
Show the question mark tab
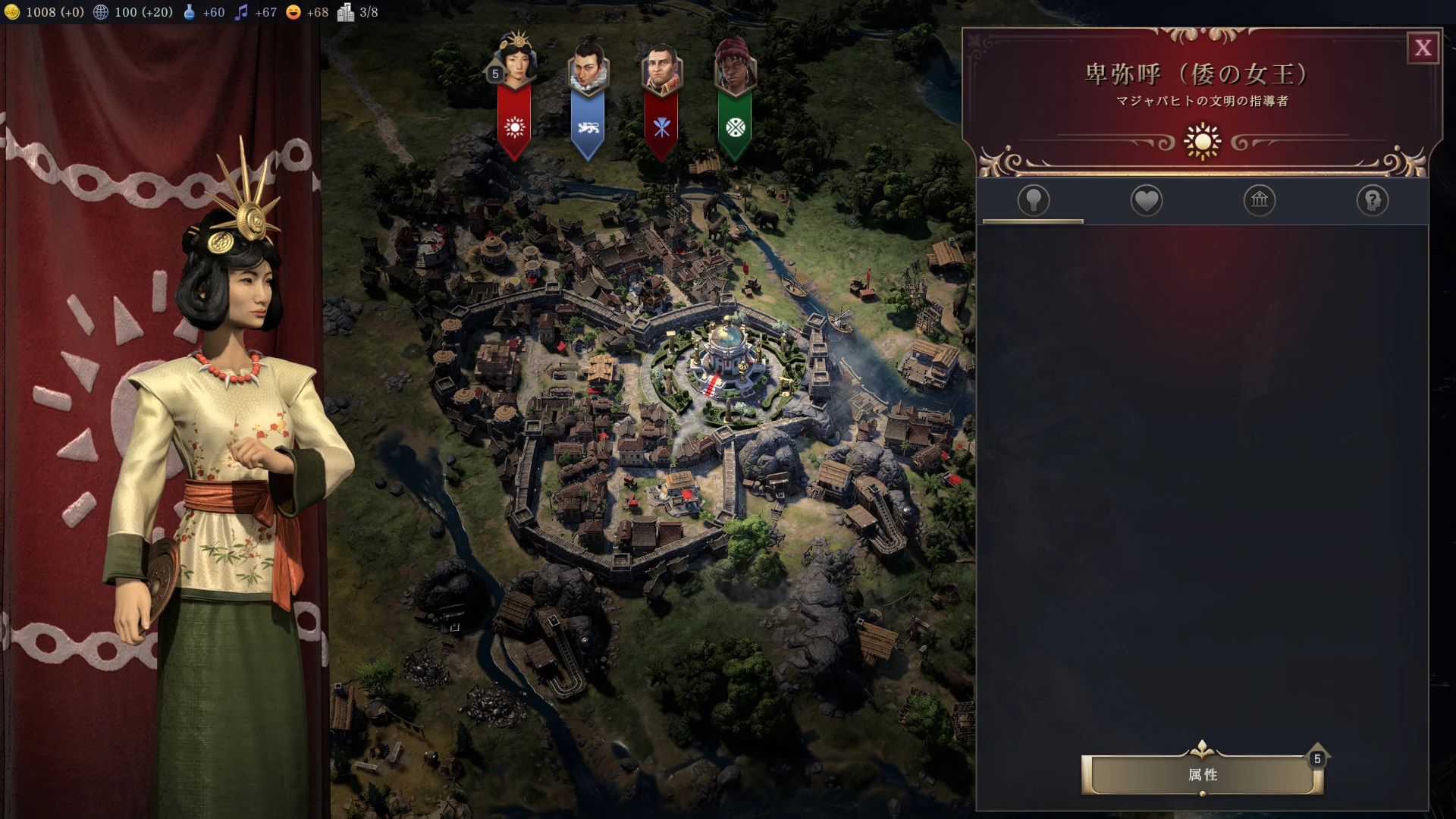pos(1372,200)
